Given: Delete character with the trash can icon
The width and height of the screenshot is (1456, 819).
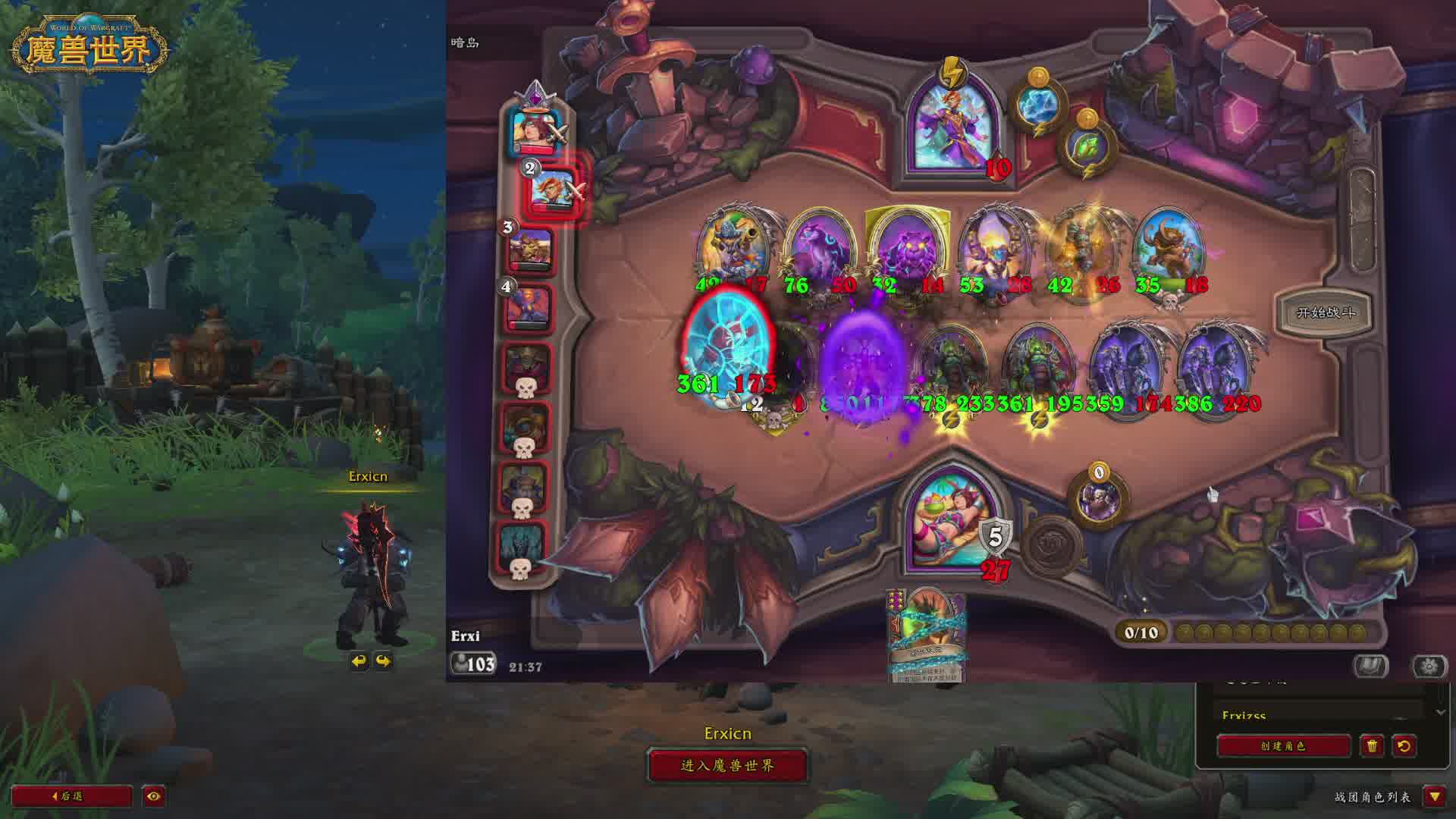Looking at the screenshot, I should pos(1372,745).
